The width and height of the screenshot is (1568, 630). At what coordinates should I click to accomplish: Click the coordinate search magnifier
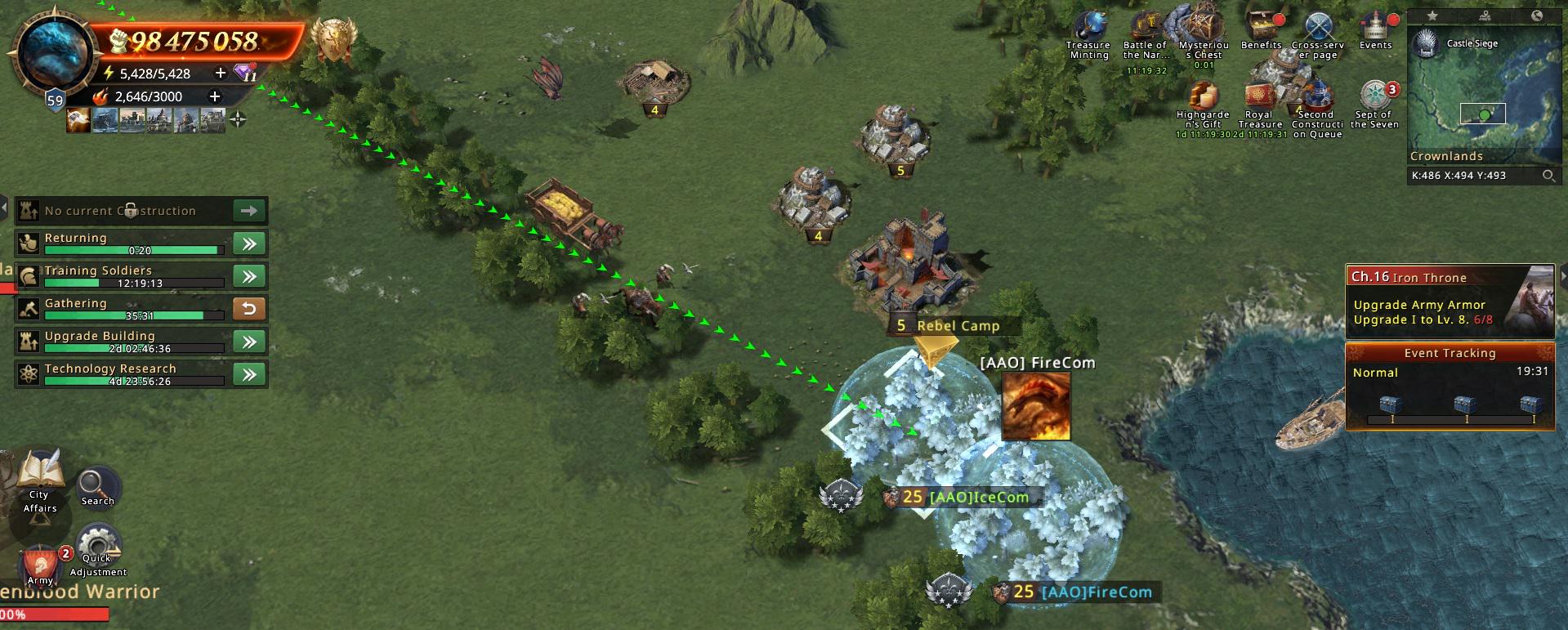1548,176
